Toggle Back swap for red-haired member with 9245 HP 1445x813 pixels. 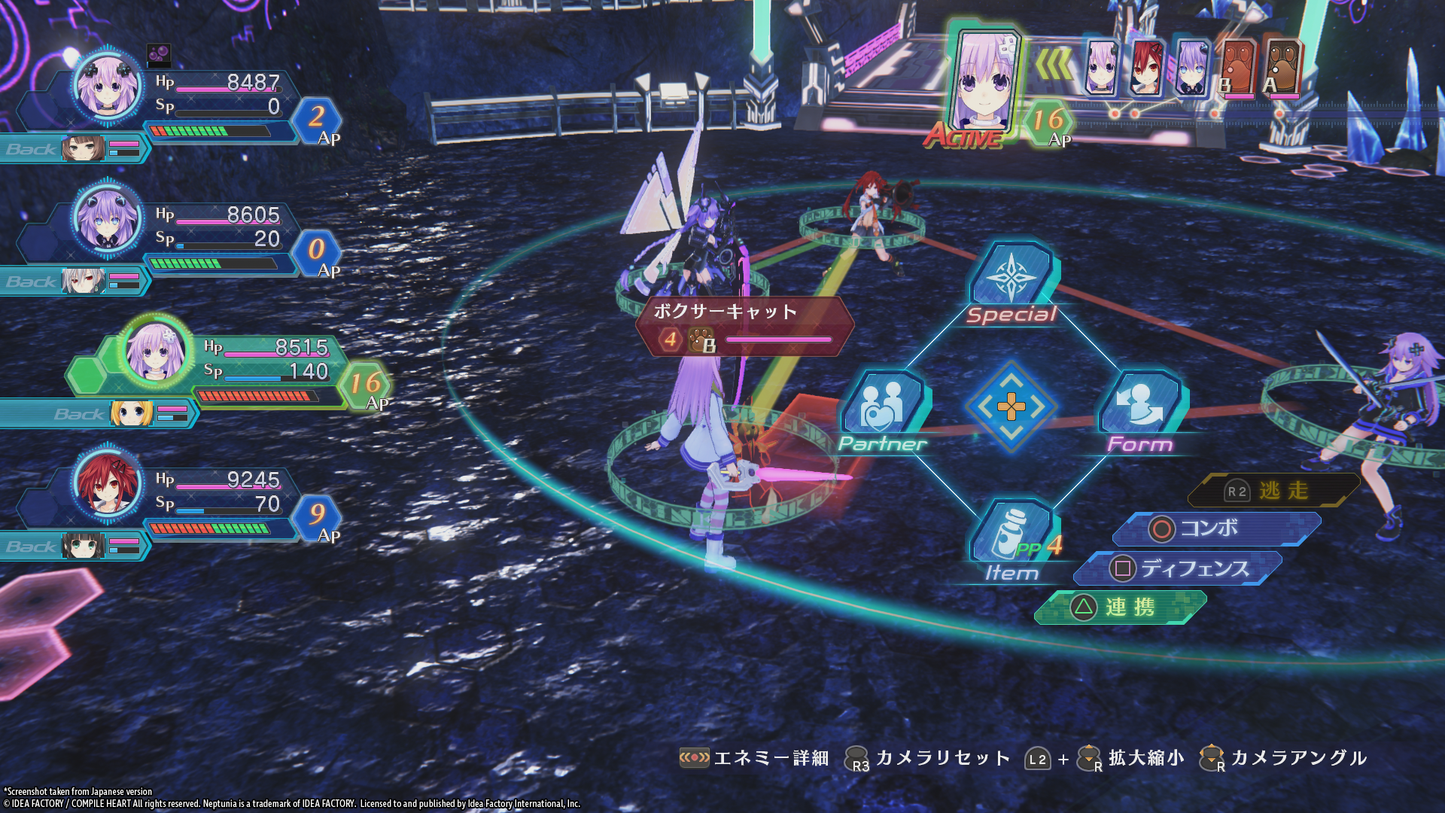tap(75, 546)
